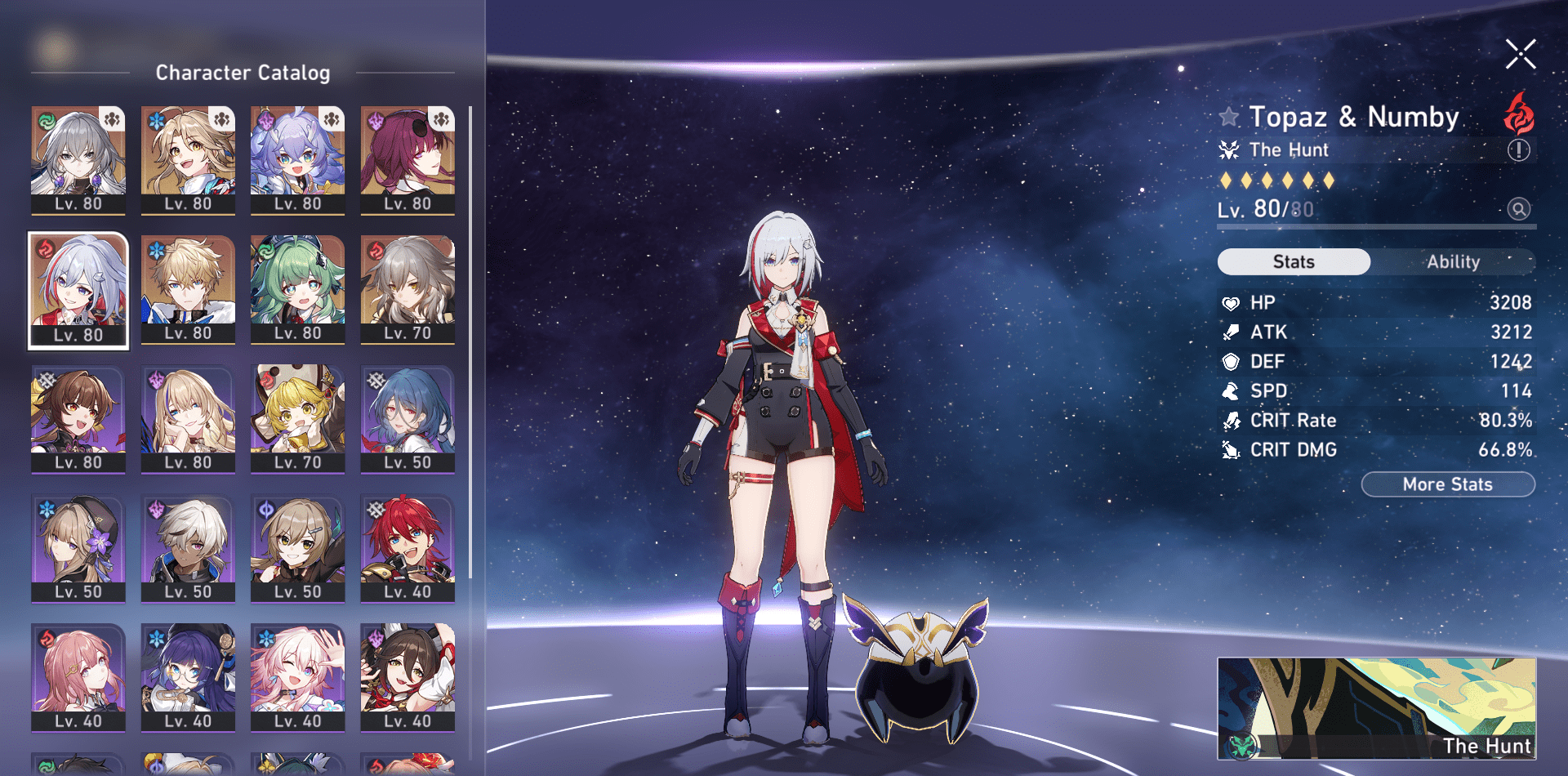Close the character detail view
This screenshot has width=1568, height=776.
click(1520, 54)
